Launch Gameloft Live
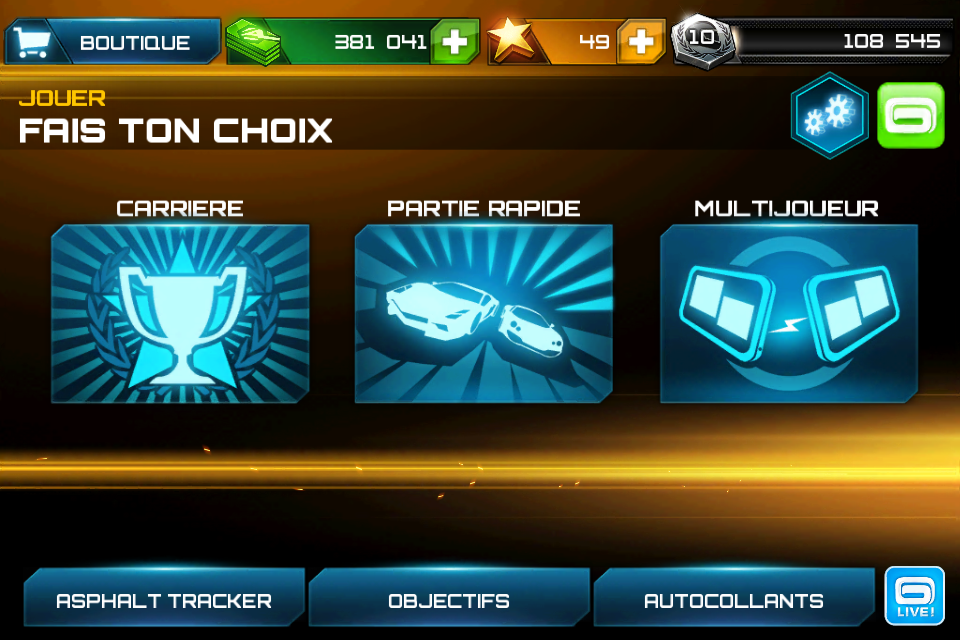960x640 pixels. click(x=915, y=596)
